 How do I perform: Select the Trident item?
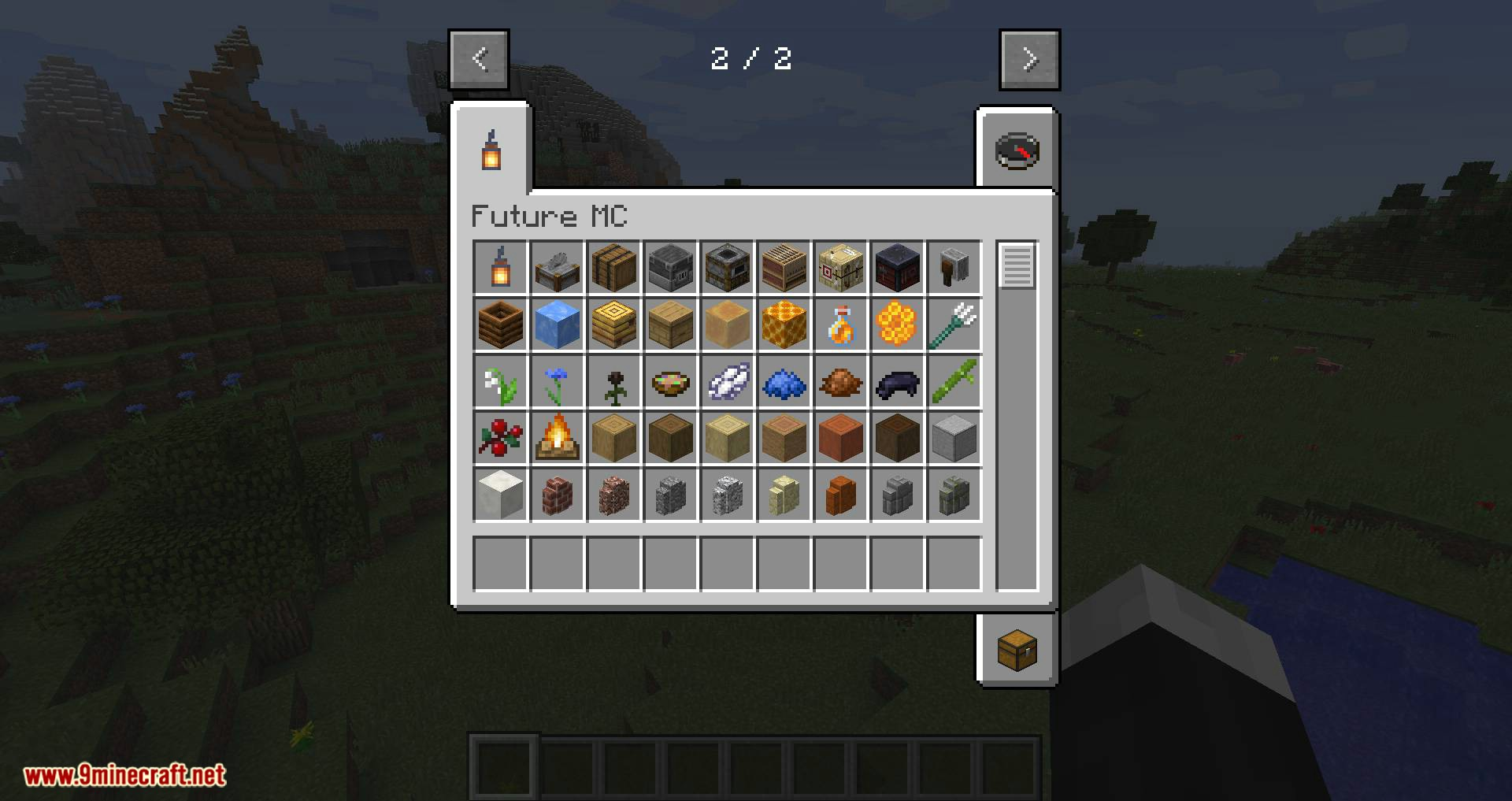click(954, 324)
